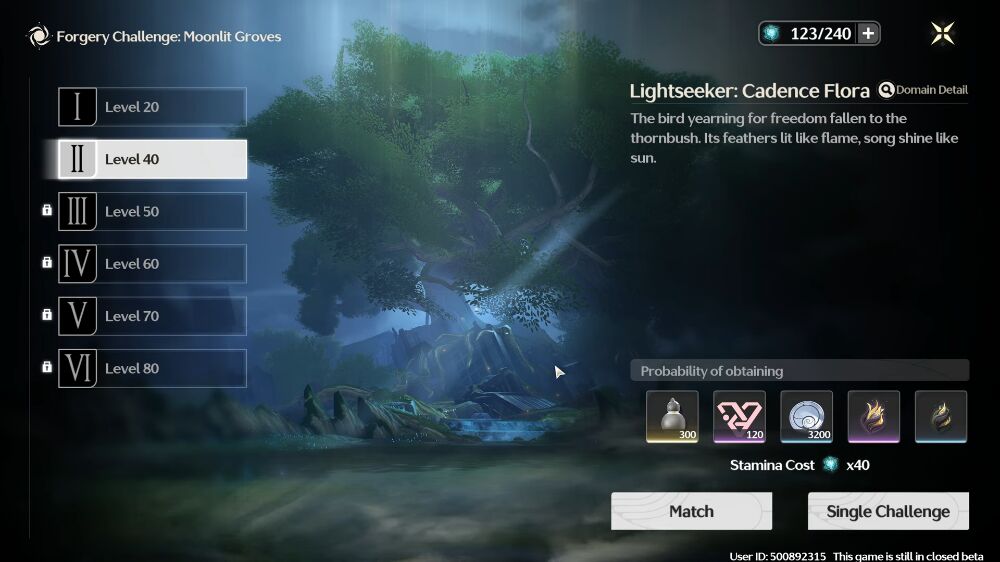The height and width of the screenshot is (562, 1000).
Task: Select the locked Level 50 tier
Action: [152, 211]
